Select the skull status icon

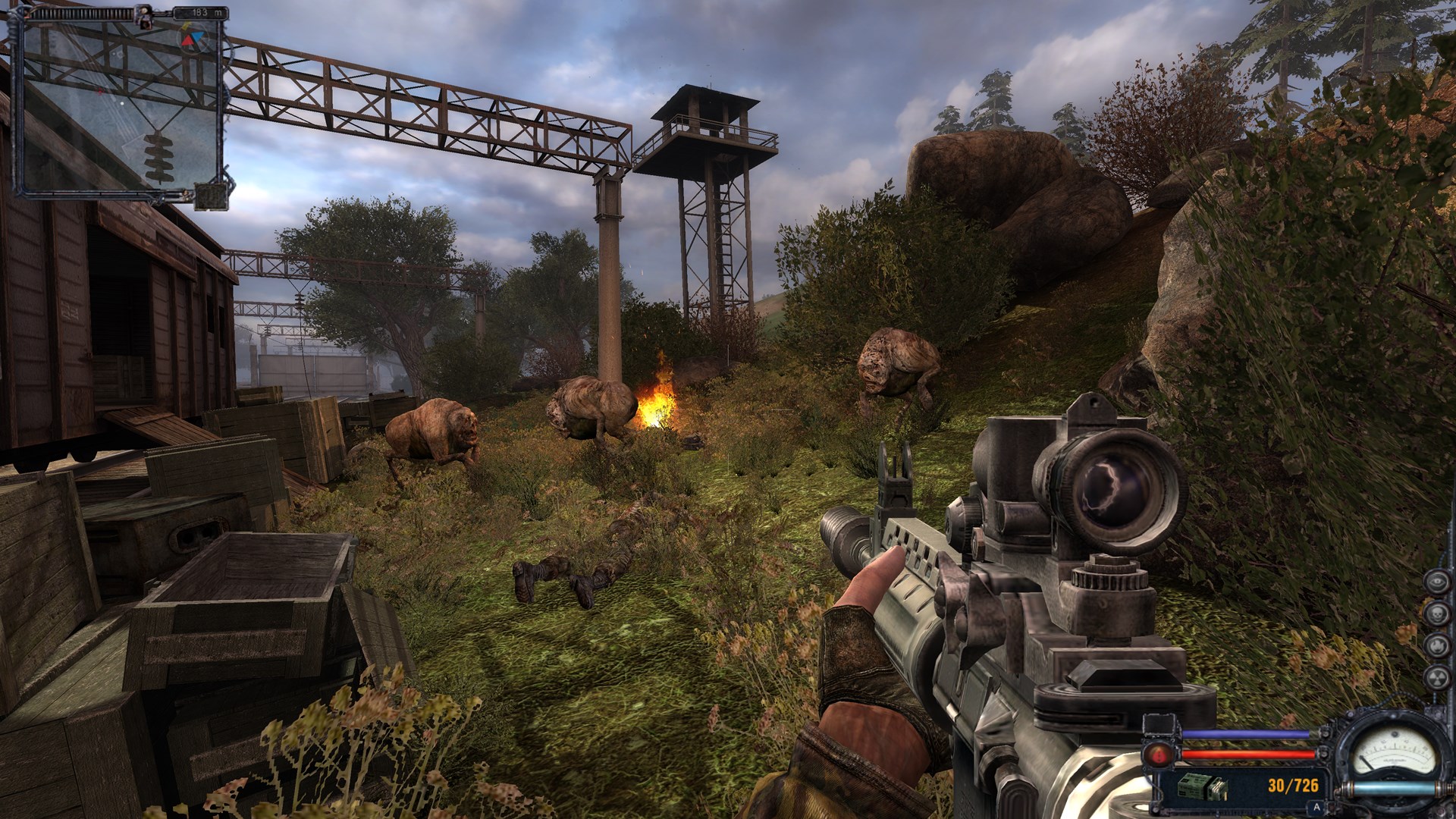coord(1436,613)
